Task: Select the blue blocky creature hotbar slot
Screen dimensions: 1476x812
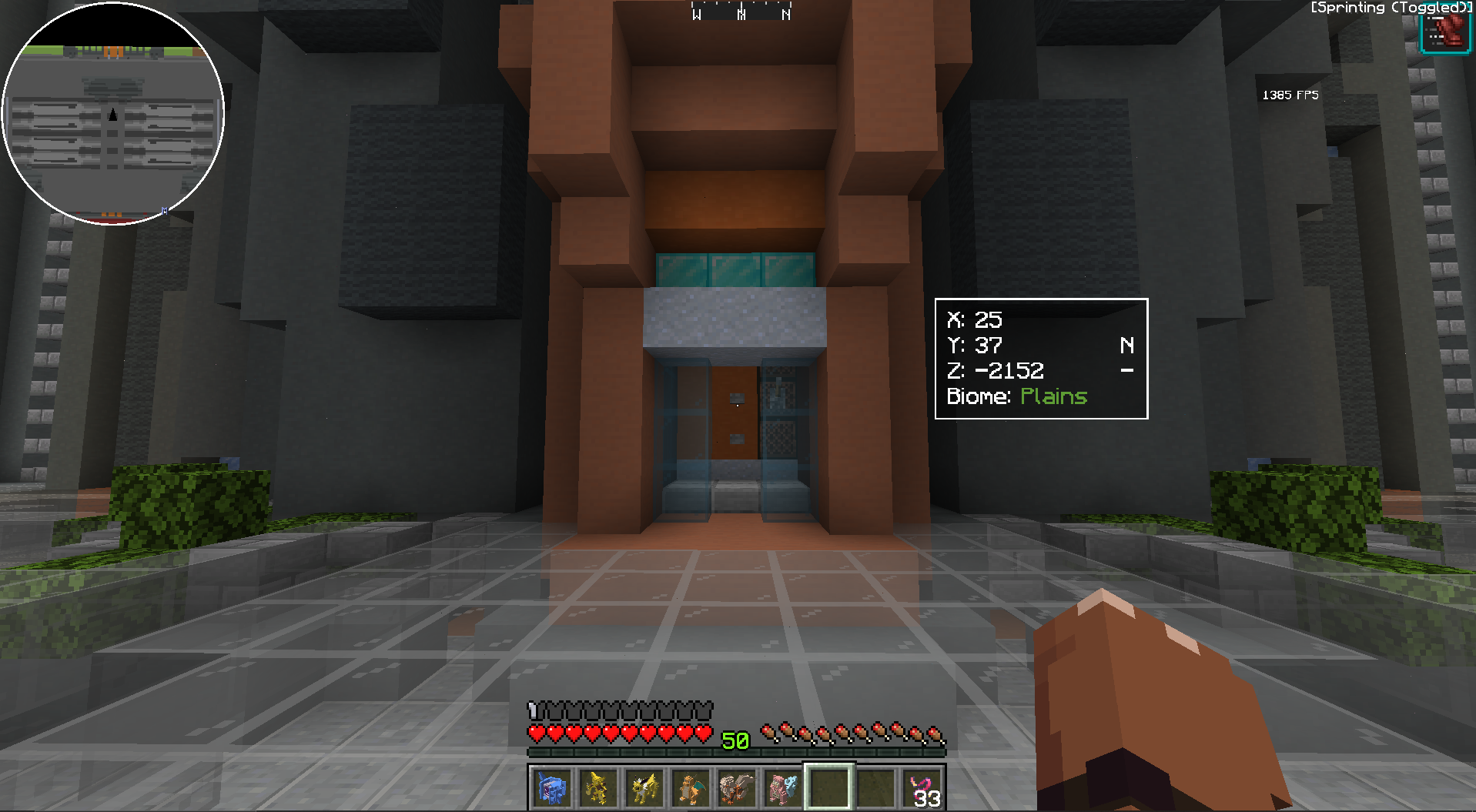Action: pos(552,787)
